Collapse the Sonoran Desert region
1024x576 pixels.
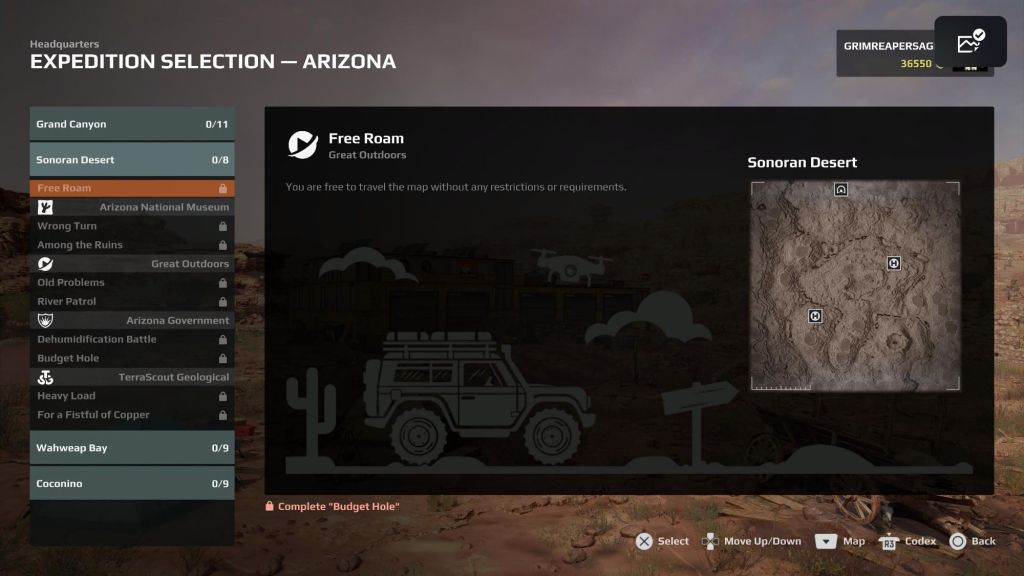(x=132, y=160)
